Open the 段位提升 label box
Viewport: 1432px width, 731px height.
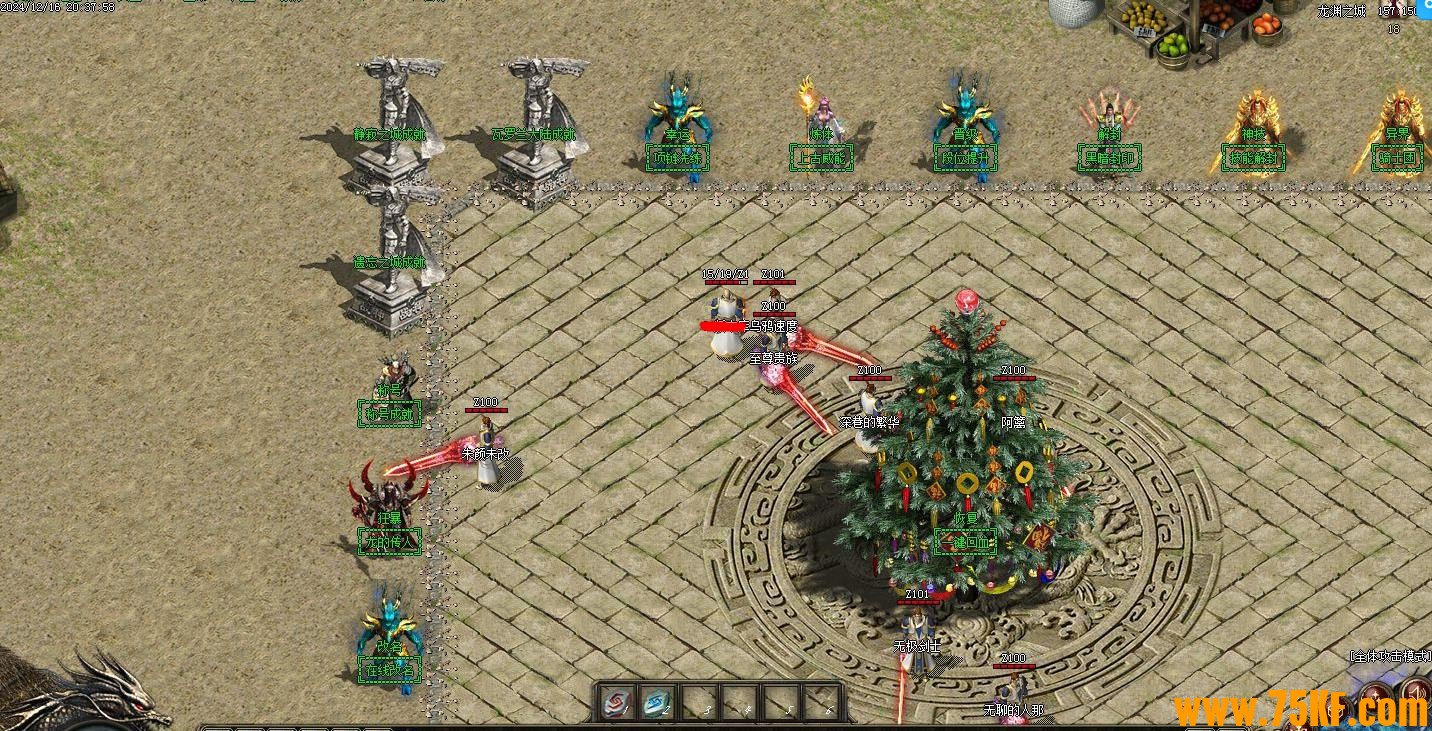[965, 158]
